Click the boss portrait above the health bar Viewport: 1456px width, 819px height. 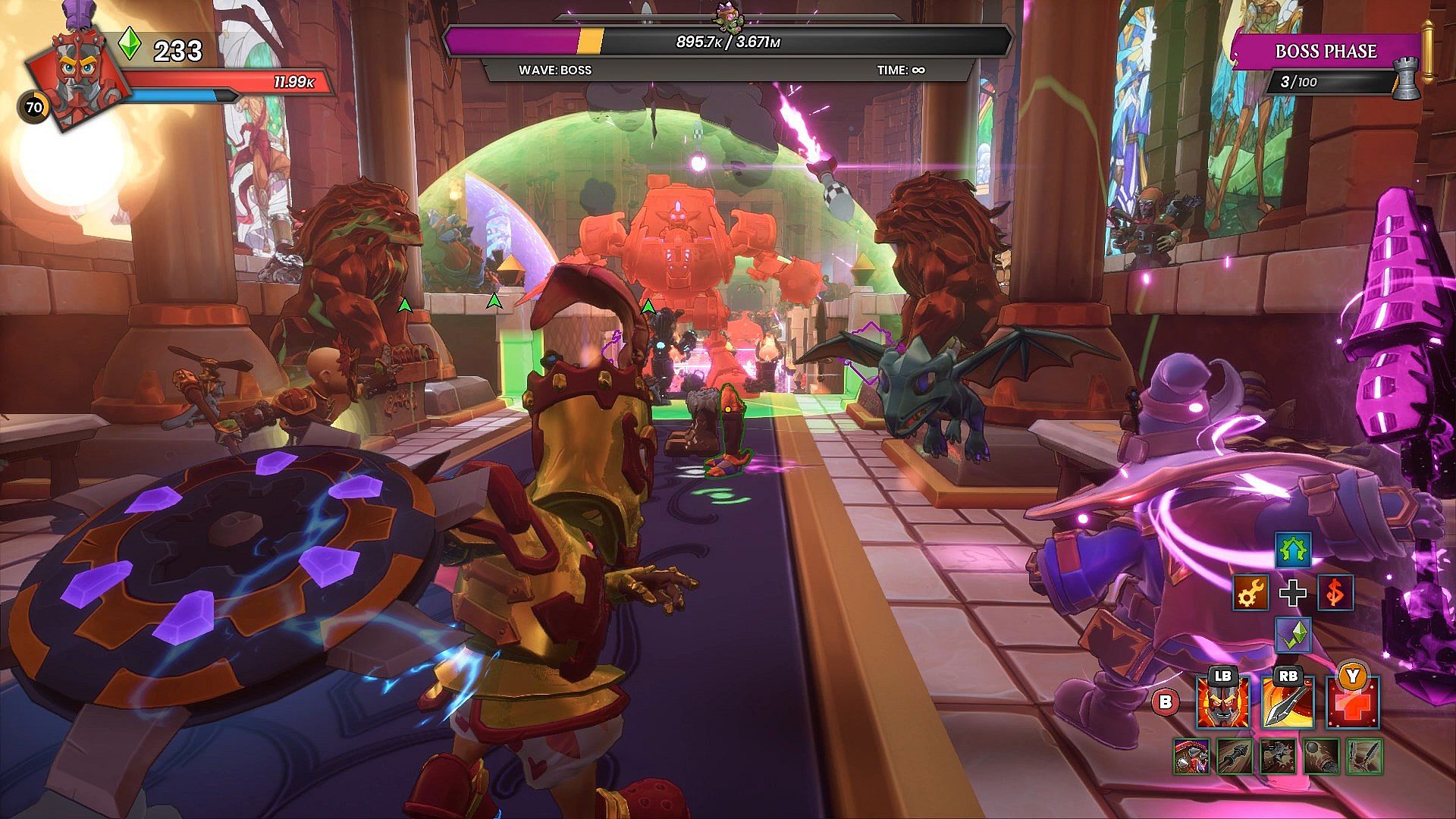point(726,17)
